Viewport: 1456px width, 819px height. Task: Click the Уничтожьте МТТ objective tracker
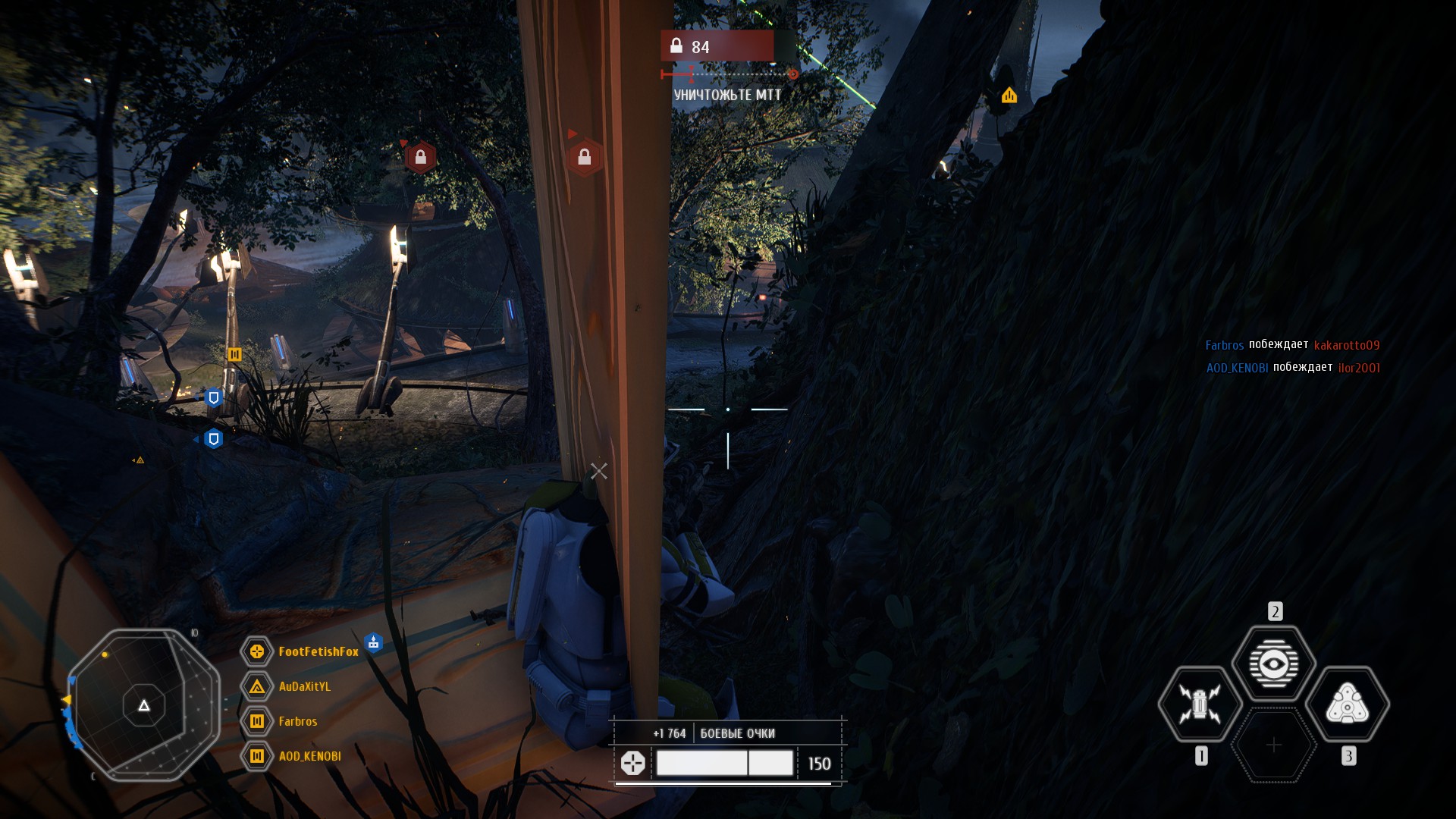pos(727,95)
